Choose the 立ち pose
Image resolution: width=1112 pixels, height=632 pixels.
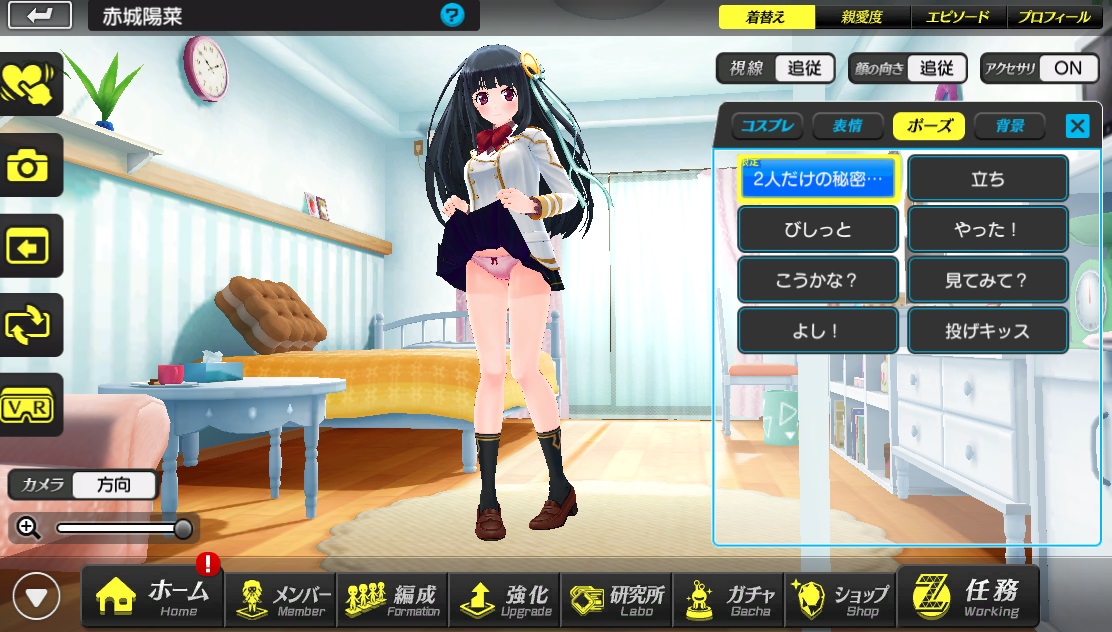[988, 180]
